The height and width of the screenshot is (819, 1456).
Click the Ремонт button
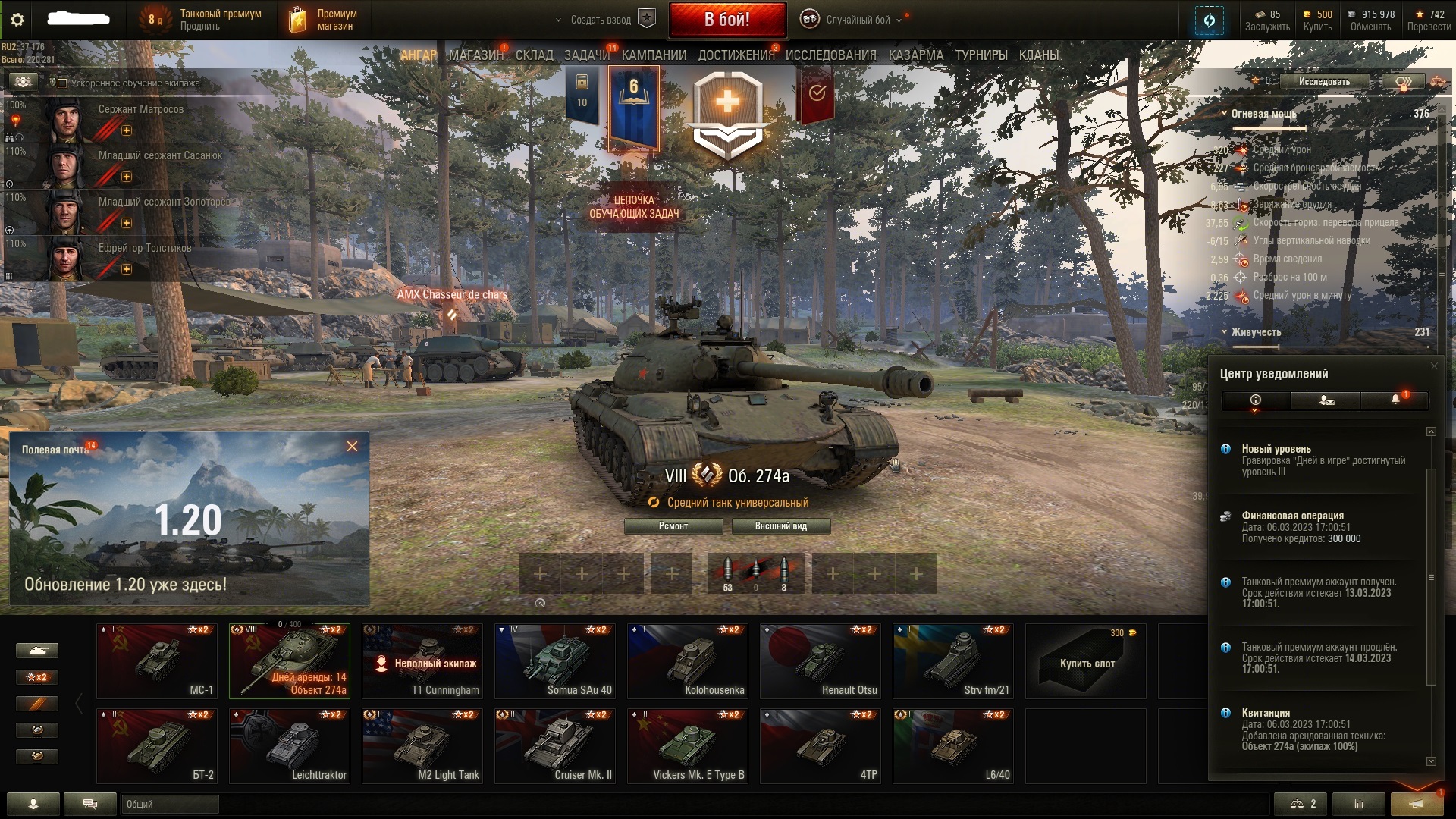pos(673,526)
